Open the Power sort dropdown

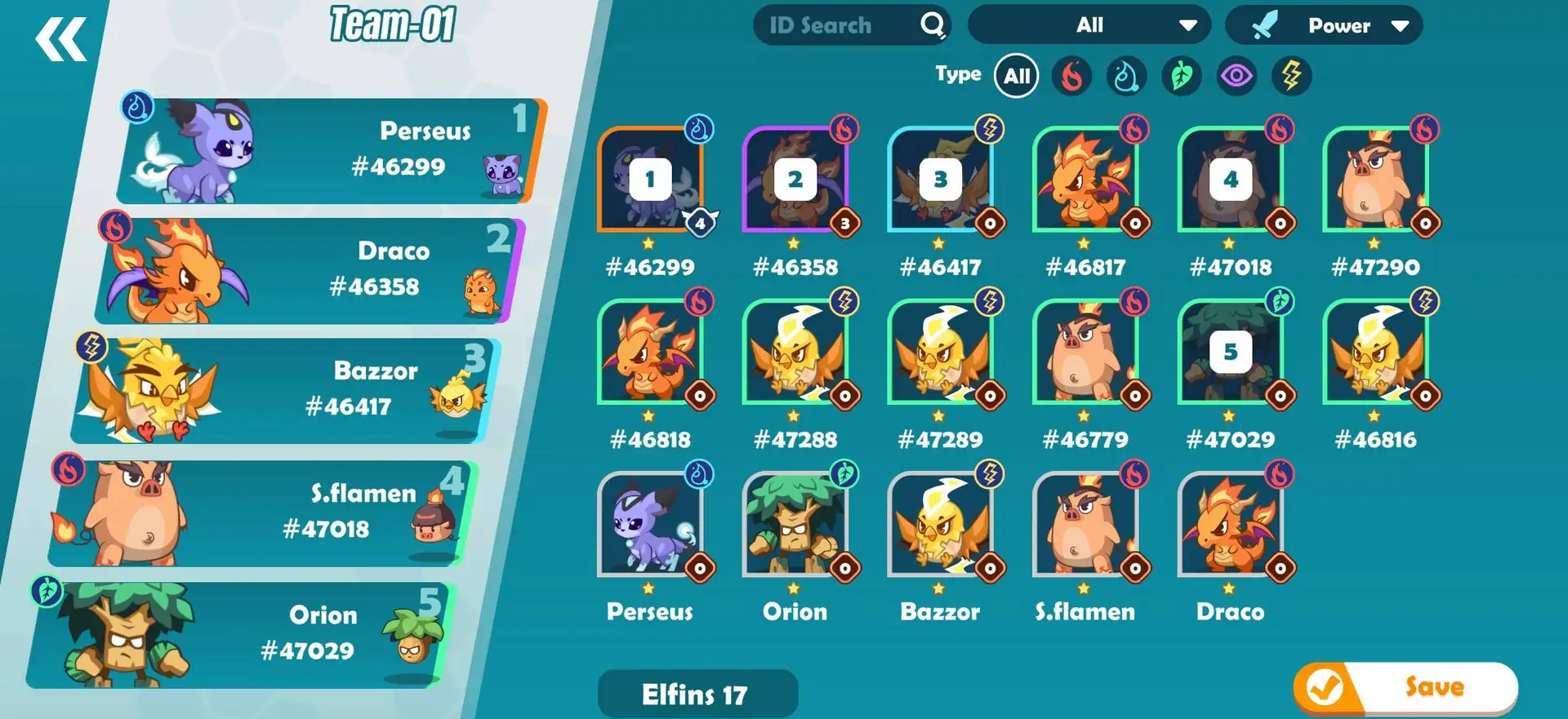pos(1324,26)
